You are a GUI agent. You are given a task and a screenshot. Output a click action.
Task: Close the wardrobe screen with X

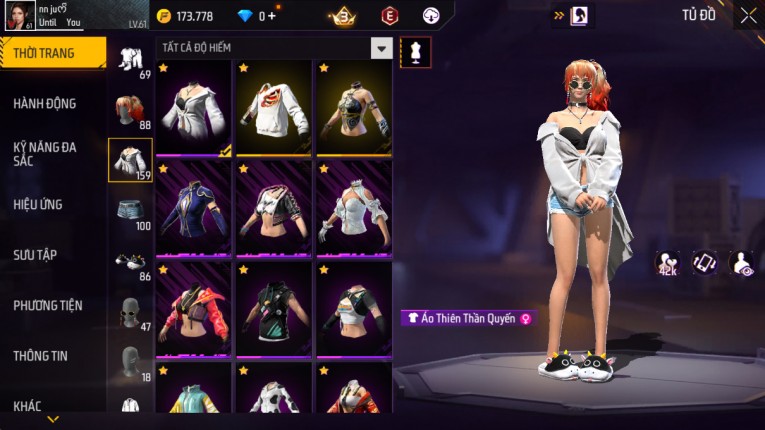click(x=748, y=16)
